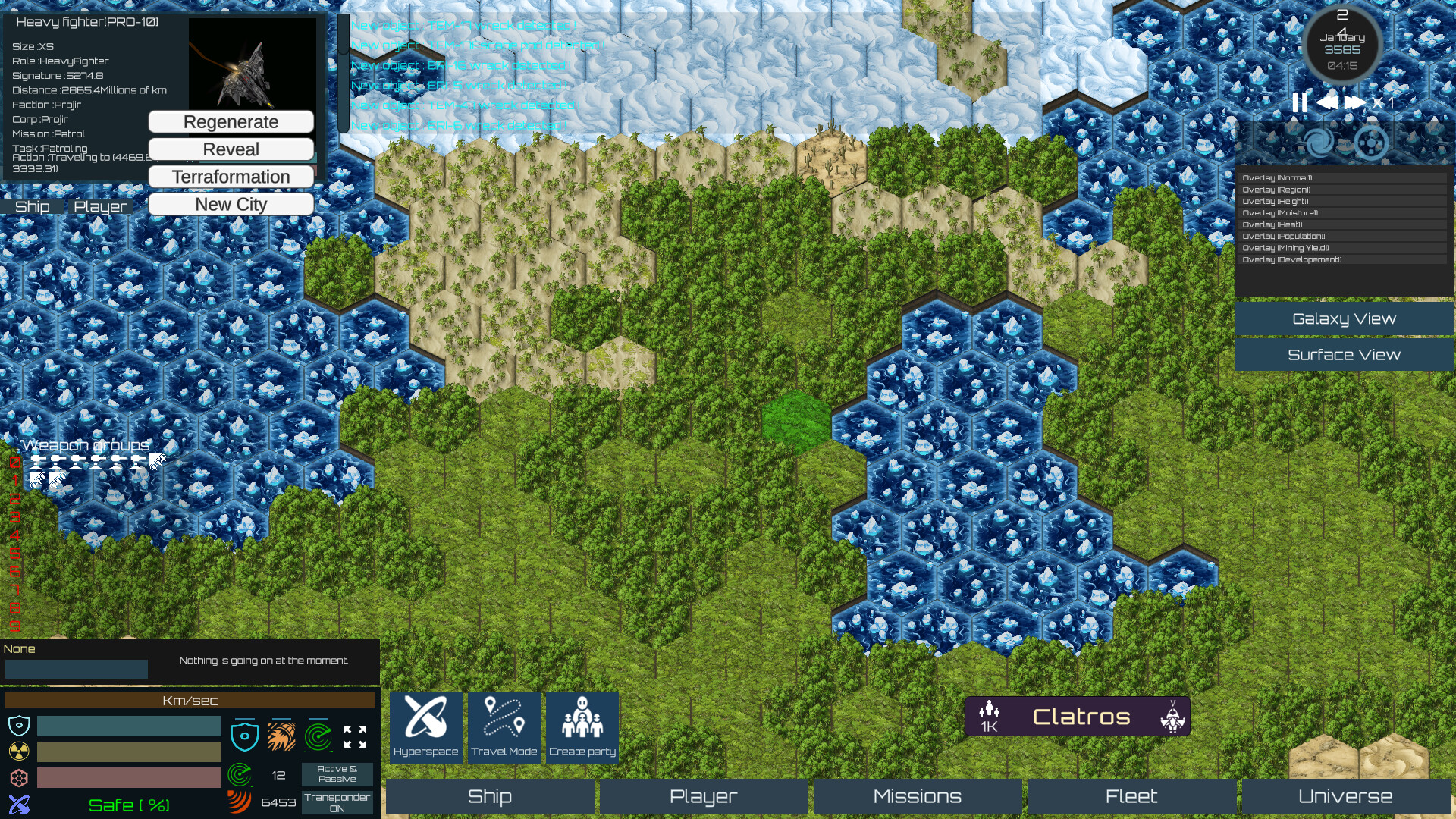Viewport: 1456px width, 819px height.
Task: Click the Safe (%) status bar
Action: (x=129, y=805)
